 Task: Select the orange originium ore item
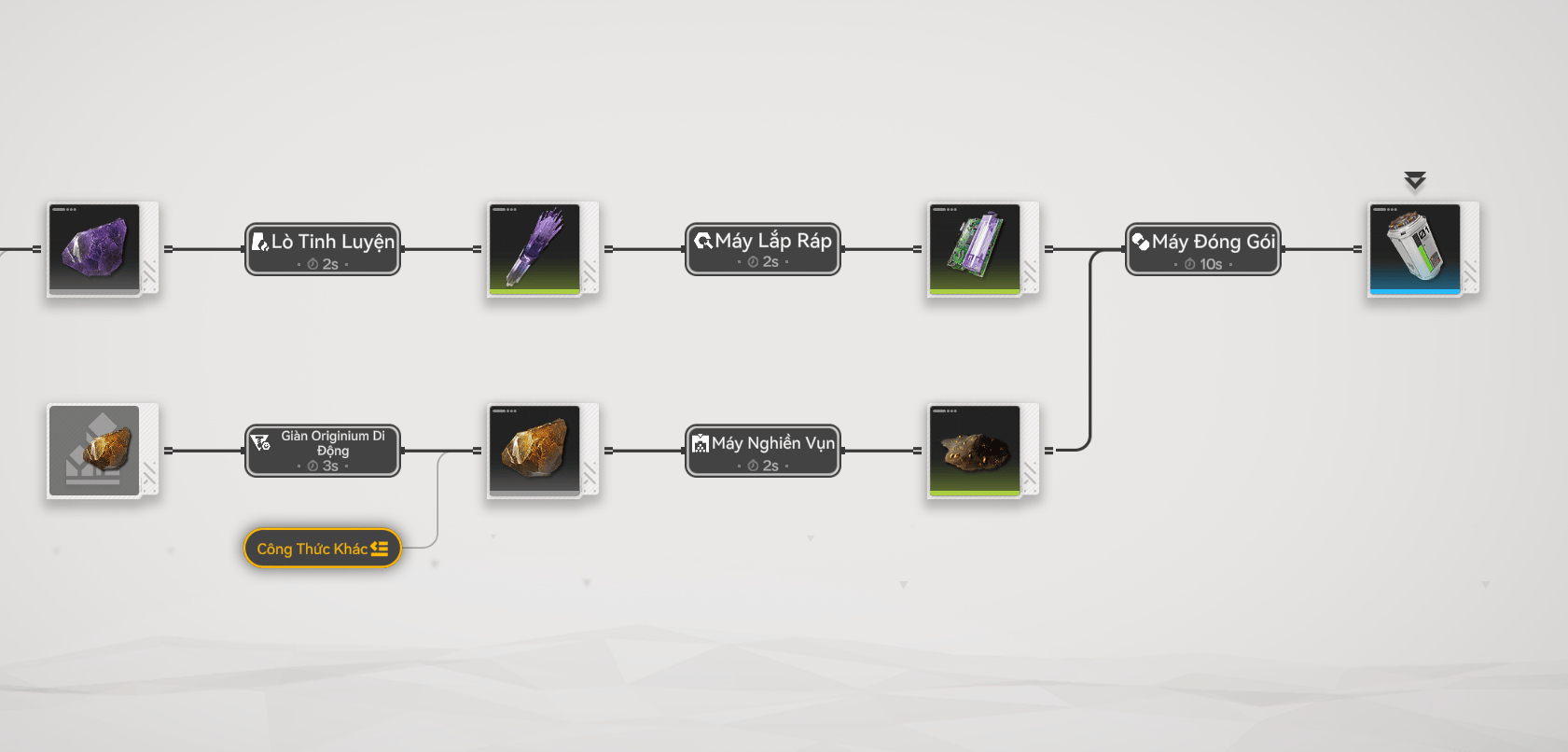[534, 451]
